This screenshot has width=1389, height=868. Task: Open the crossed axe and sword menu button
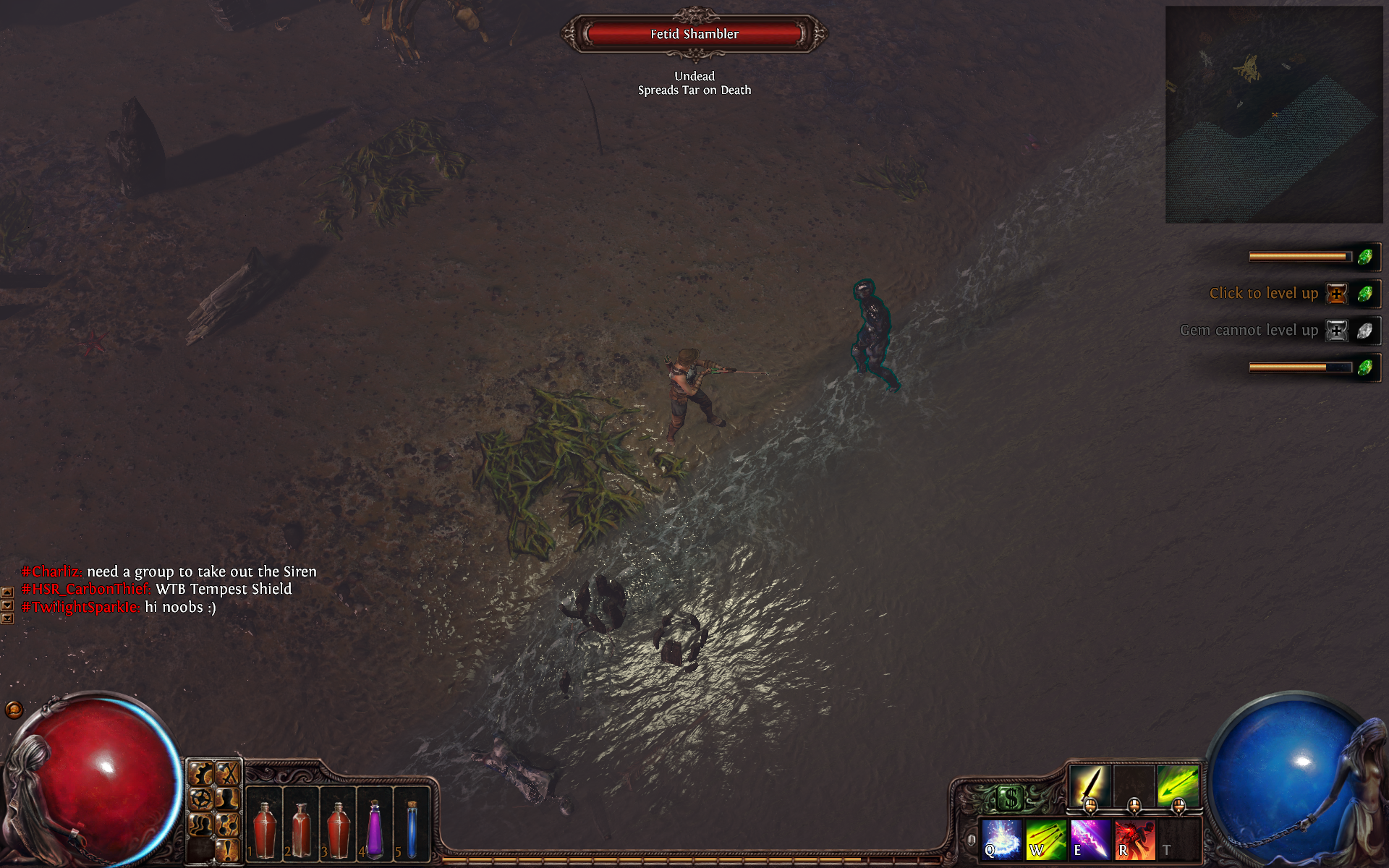(228, 775)
